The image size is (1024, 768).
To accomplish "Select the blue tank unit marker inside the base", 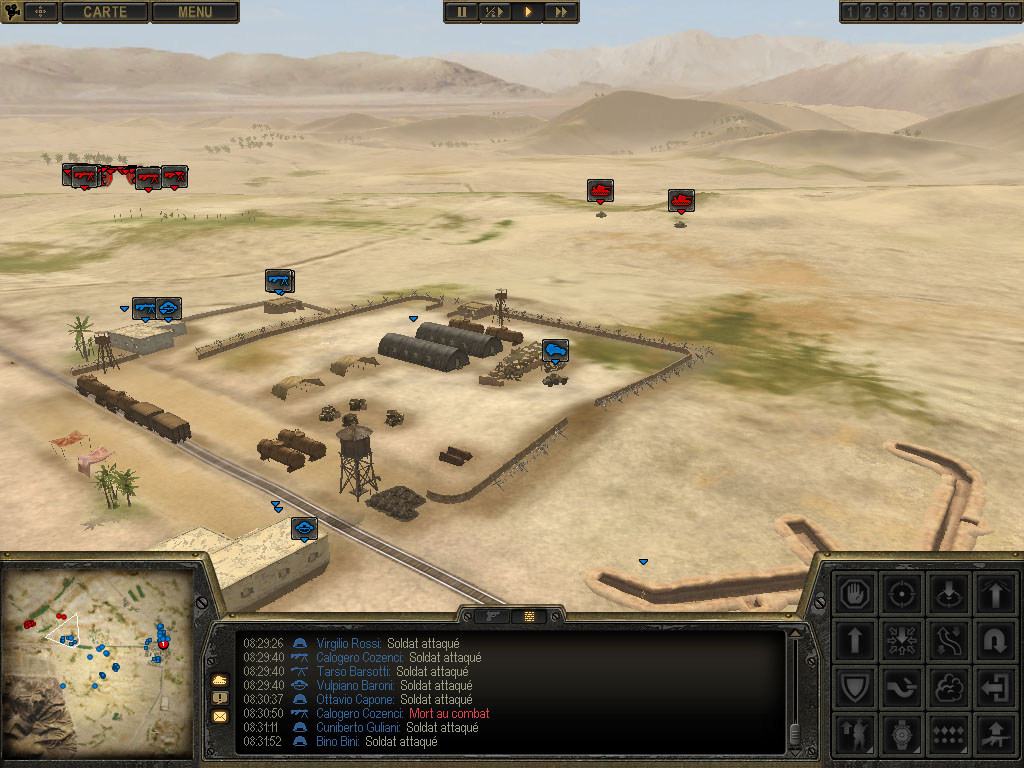I will point(555,350).
